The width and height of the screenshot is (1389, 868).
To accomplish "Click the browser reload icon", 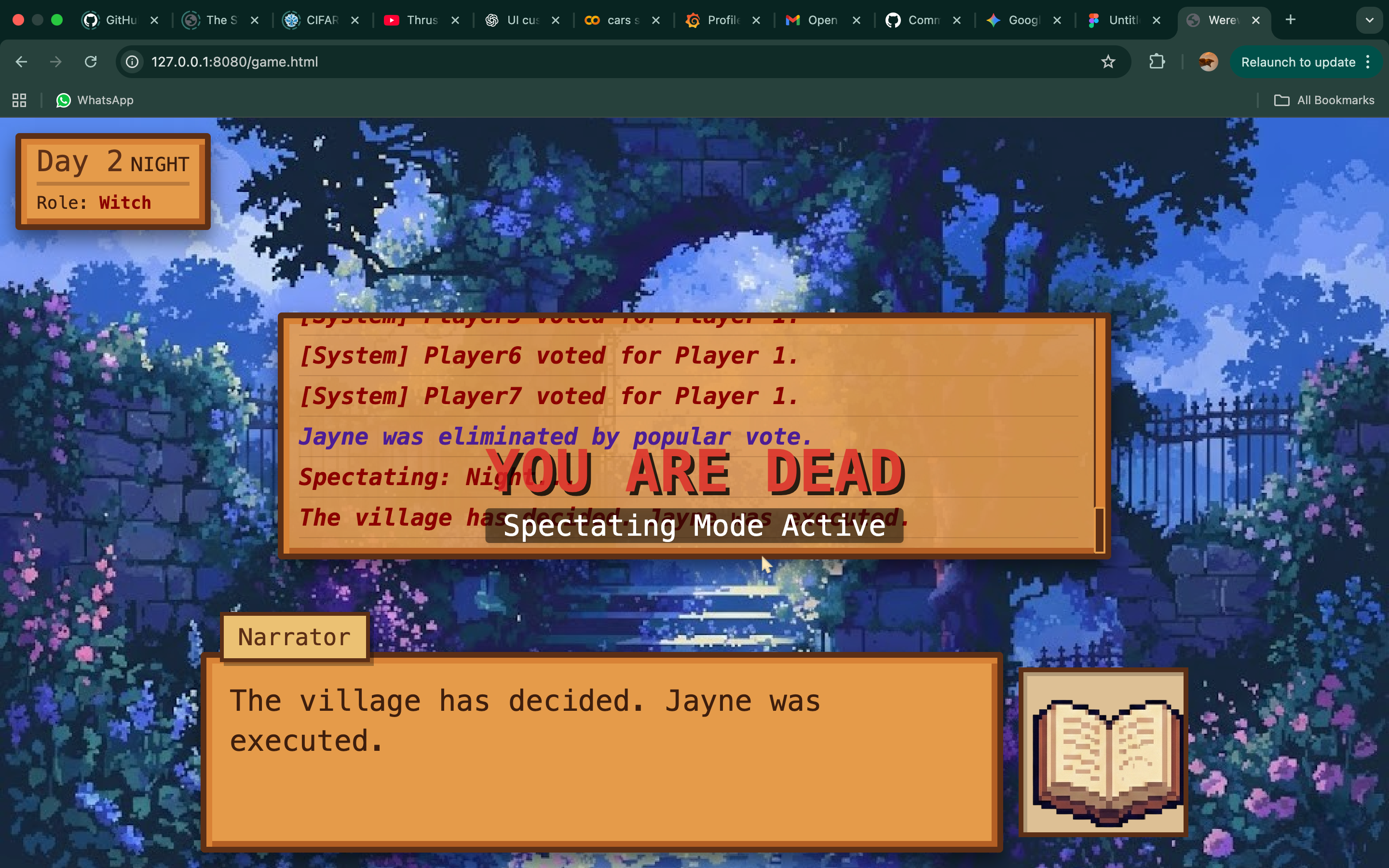I will coord(91,61).
